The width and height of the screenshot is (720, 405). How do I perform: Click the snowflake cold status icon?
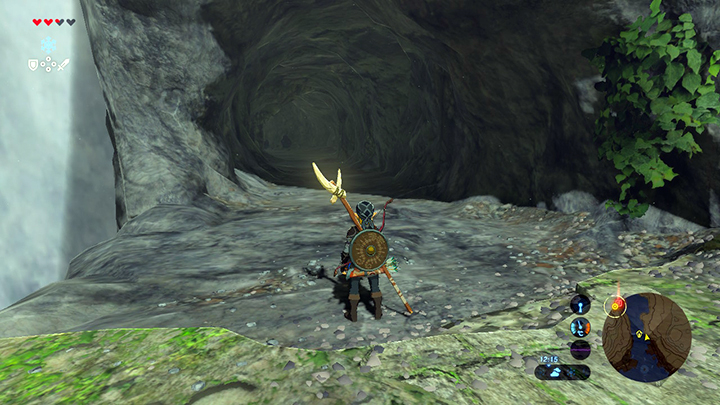pos(48,45)
